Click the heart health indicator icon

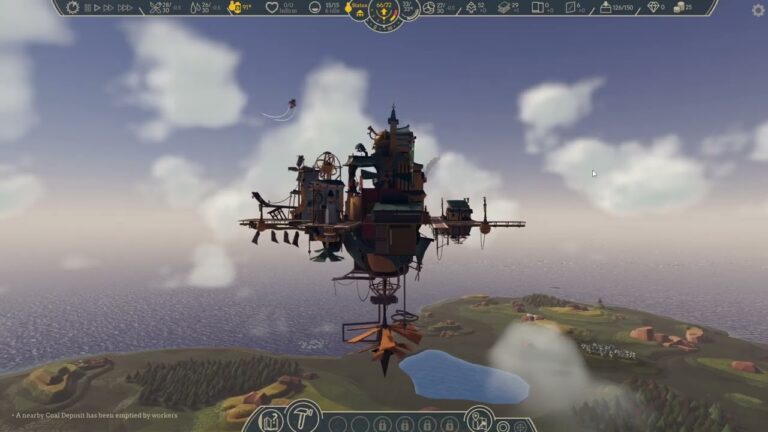(x=270, y=7)
